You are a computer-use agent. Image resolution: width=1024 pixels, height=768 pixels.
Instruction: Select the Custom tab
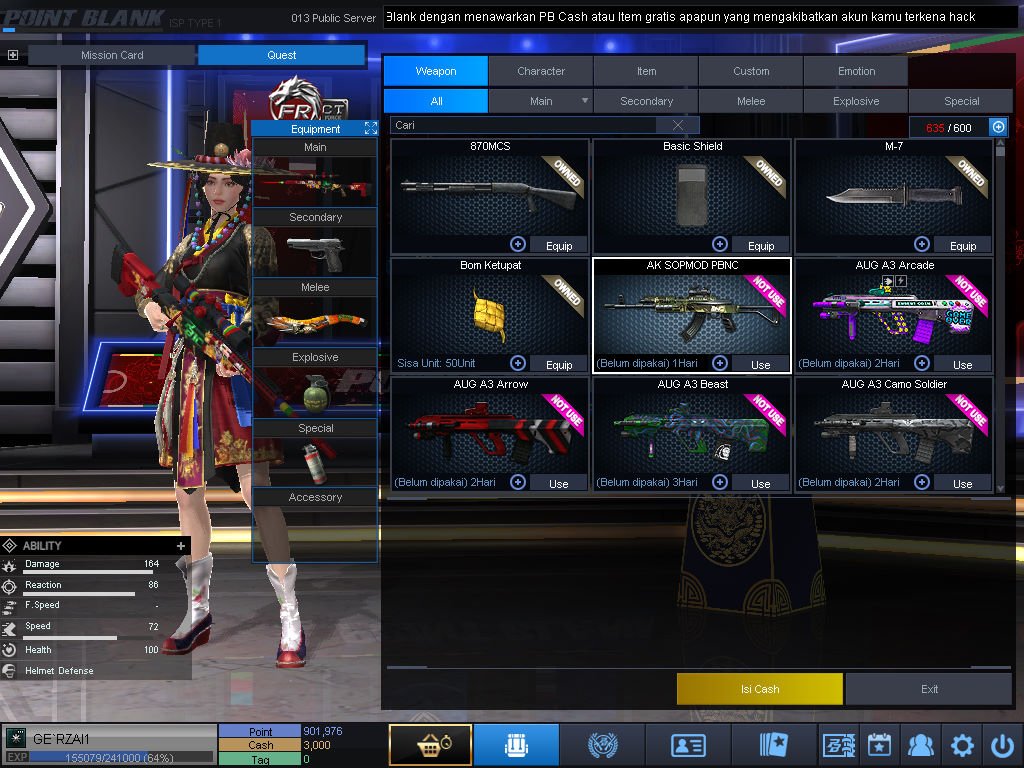751,71
